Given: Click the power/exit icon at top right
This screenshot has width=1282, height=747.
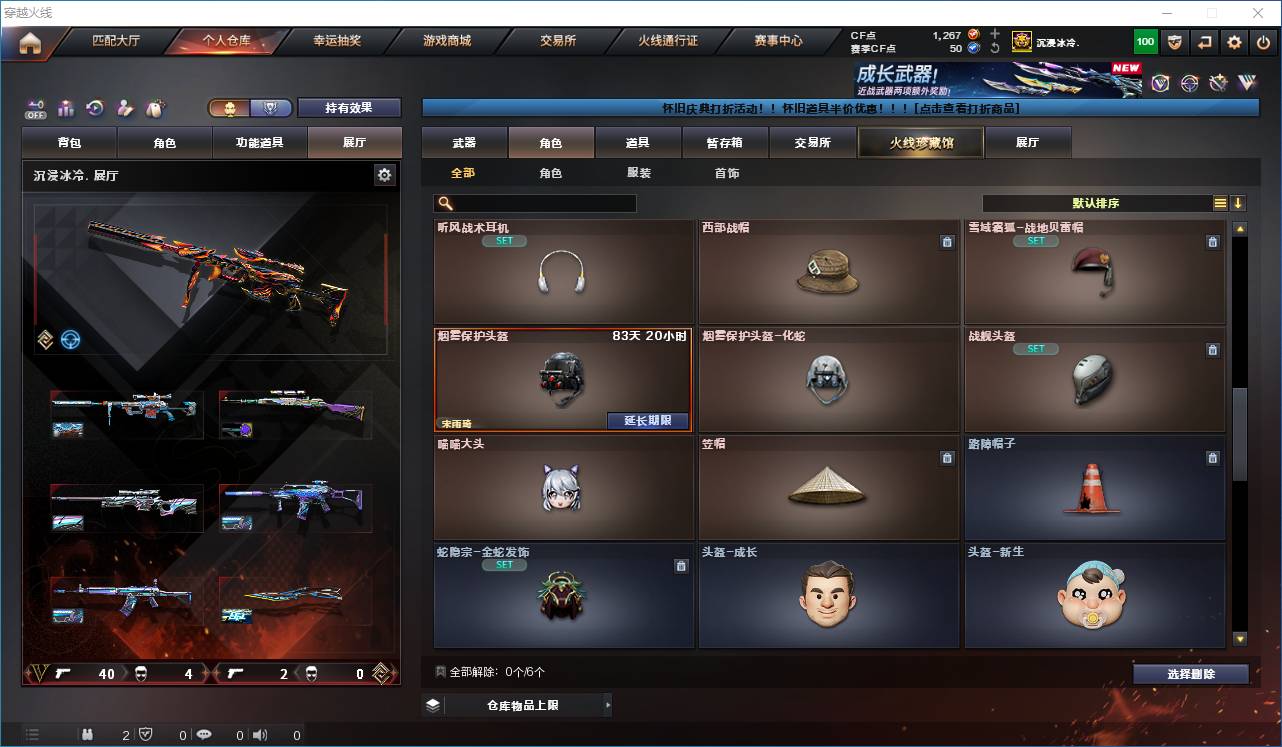Looking at the screenshot, I should [1261, 41].
